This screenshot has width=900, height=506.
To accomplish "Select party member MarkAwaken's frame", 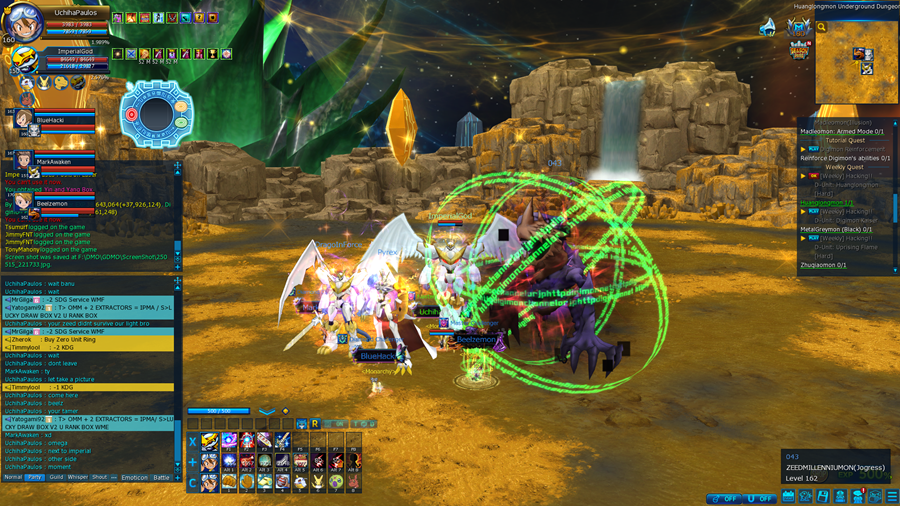I will point(54,161).
